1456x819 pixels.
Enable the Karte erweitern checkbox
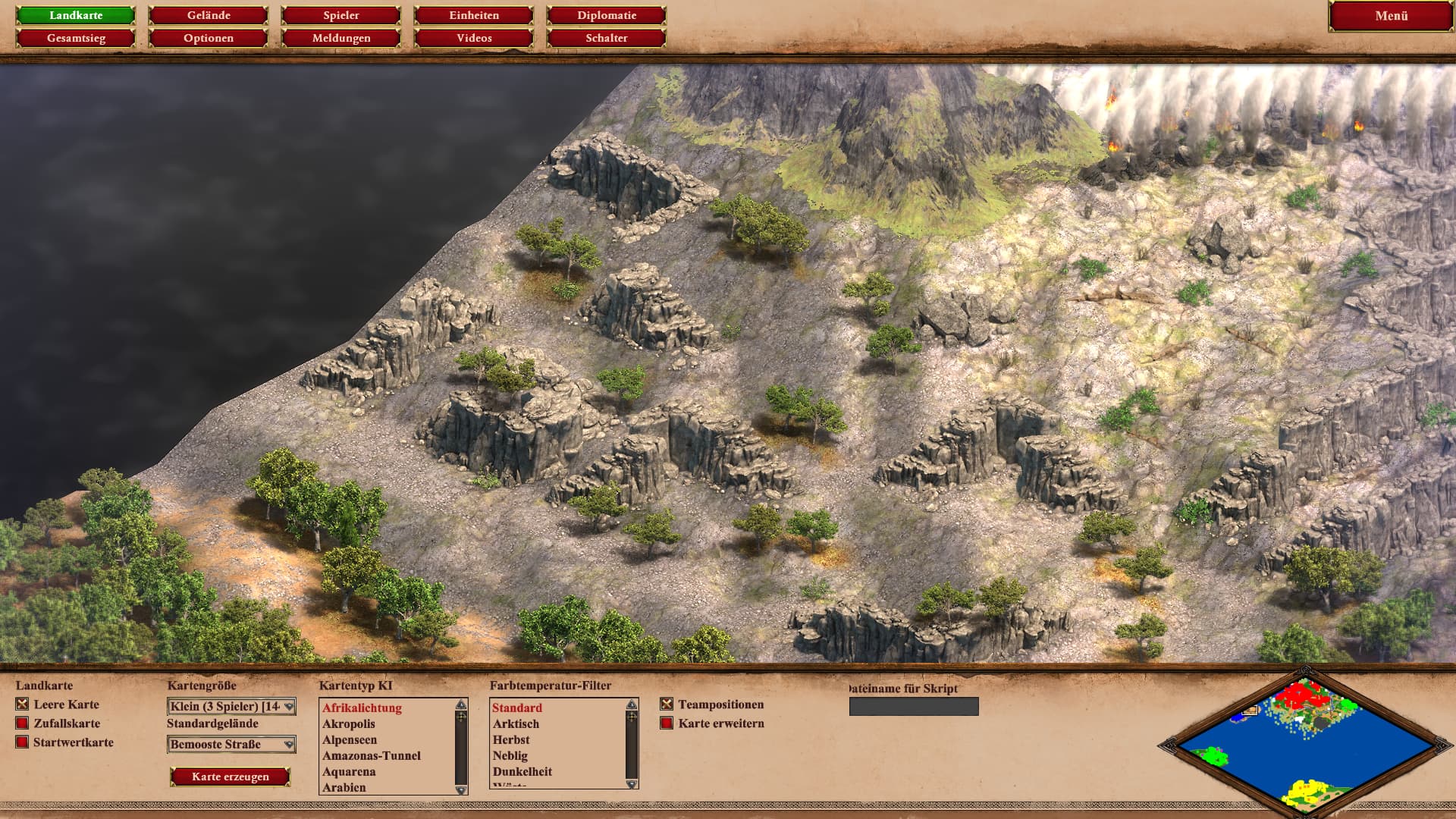(x=667, y=723)
